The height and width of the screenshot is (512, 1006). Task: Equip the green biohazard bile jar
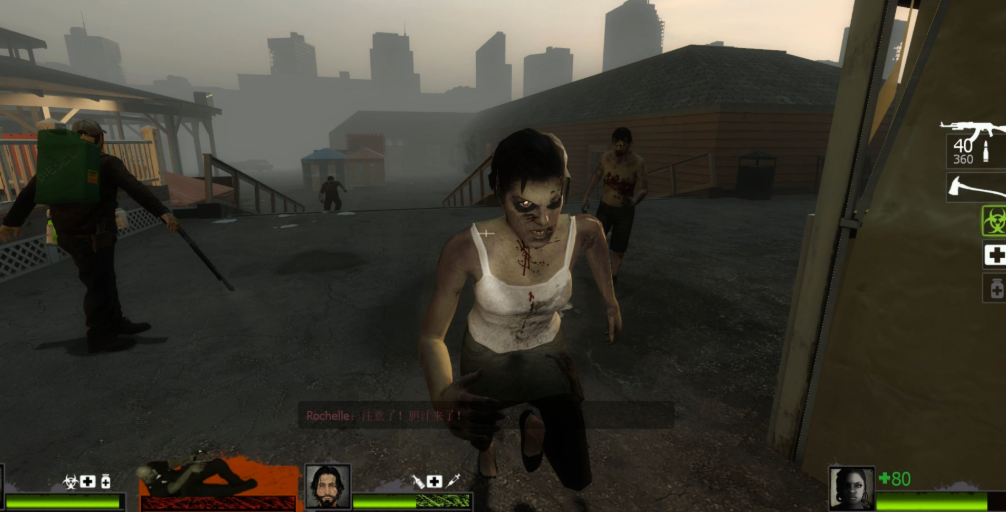[993, 221]
